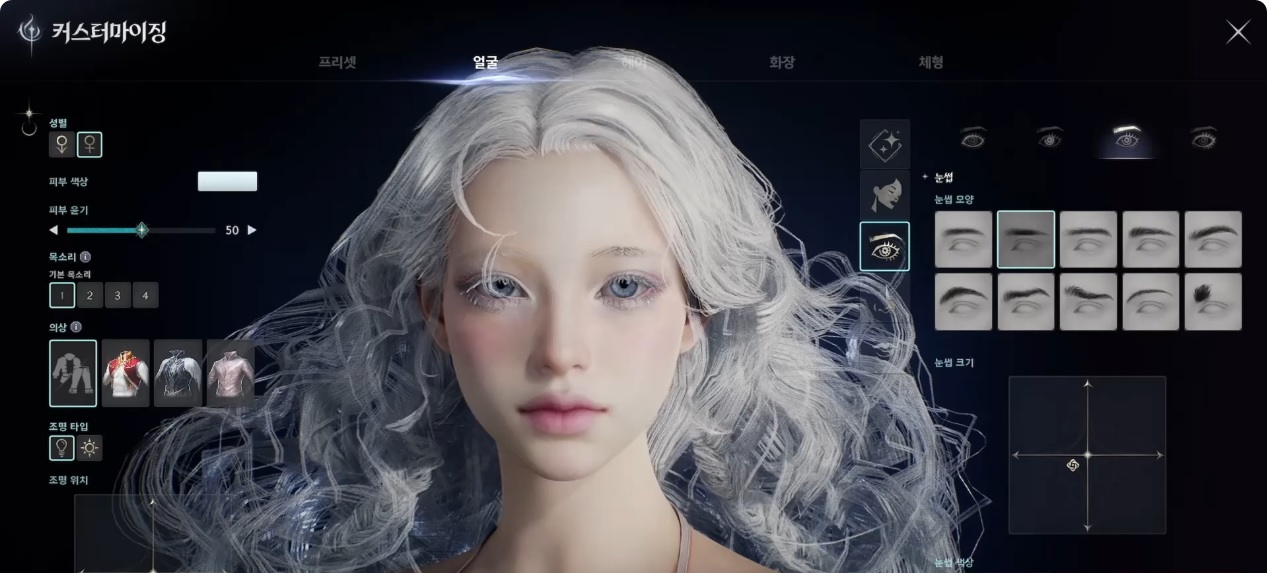The image size is (1268, 573).
Task: Click the skin gloss slider handle
Action: 142,230
